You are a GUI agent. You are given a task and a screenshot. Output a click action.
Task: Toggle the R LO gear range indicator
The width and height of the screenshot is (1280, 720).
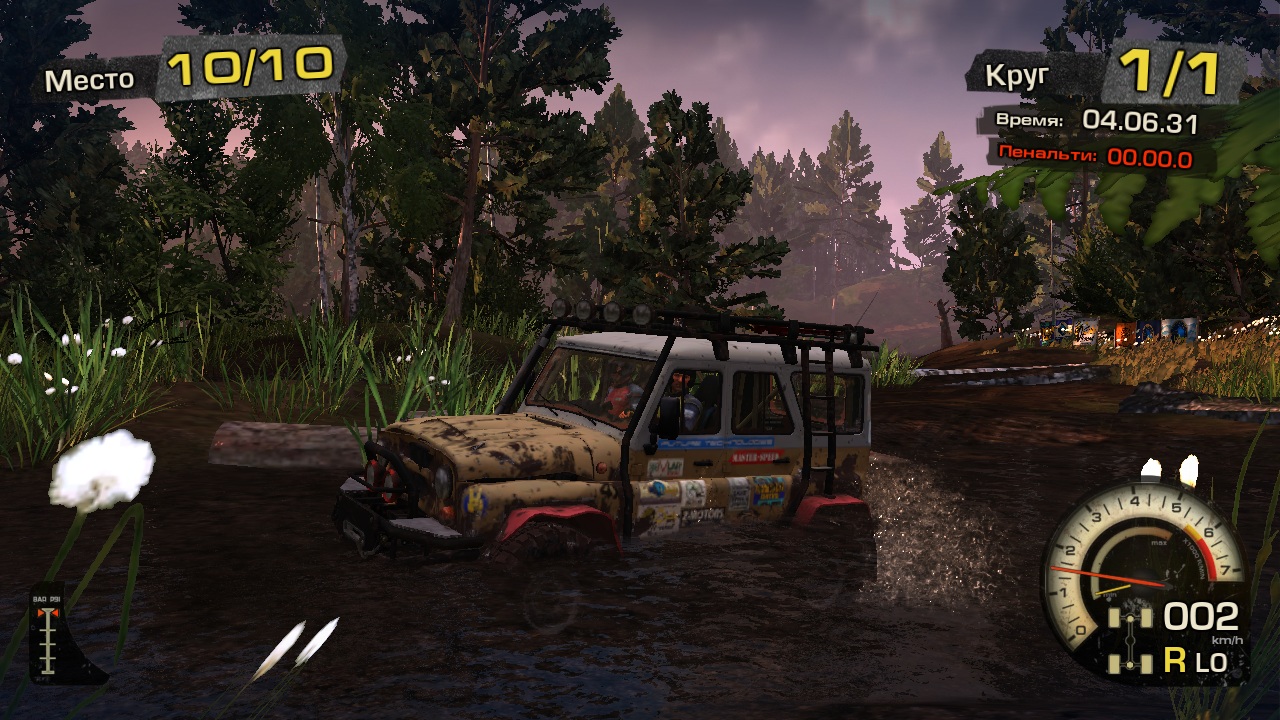(1195, 660)
